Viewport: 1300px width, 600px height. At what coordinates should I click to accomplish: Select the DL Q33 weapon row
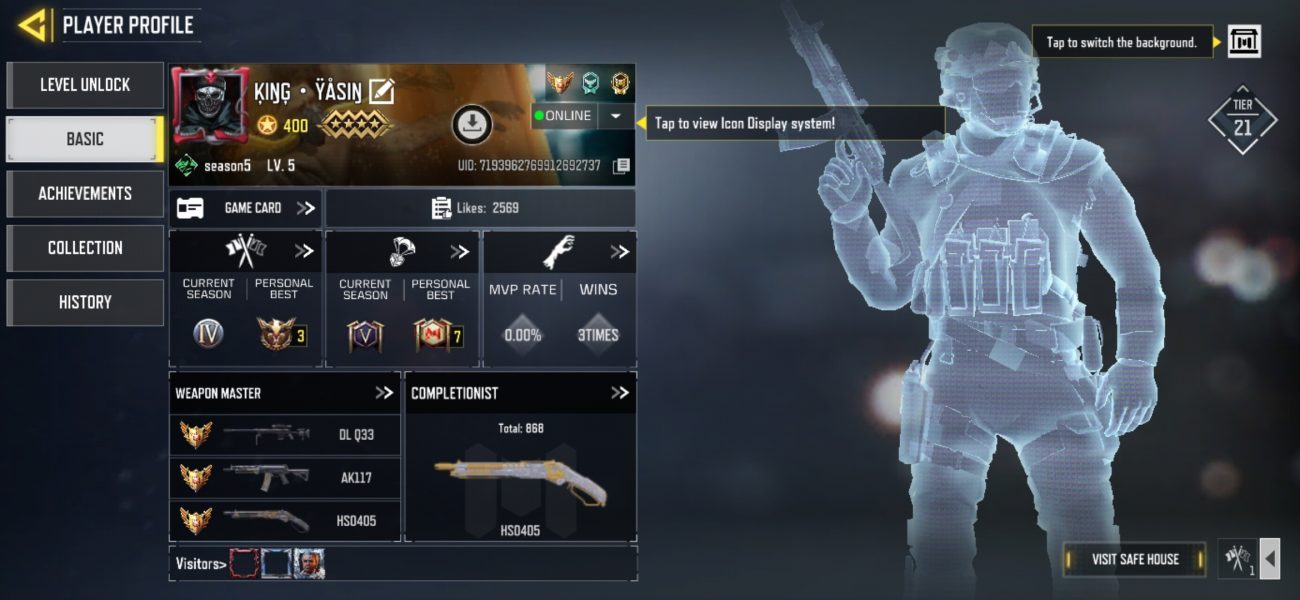(x=285, y=435)
